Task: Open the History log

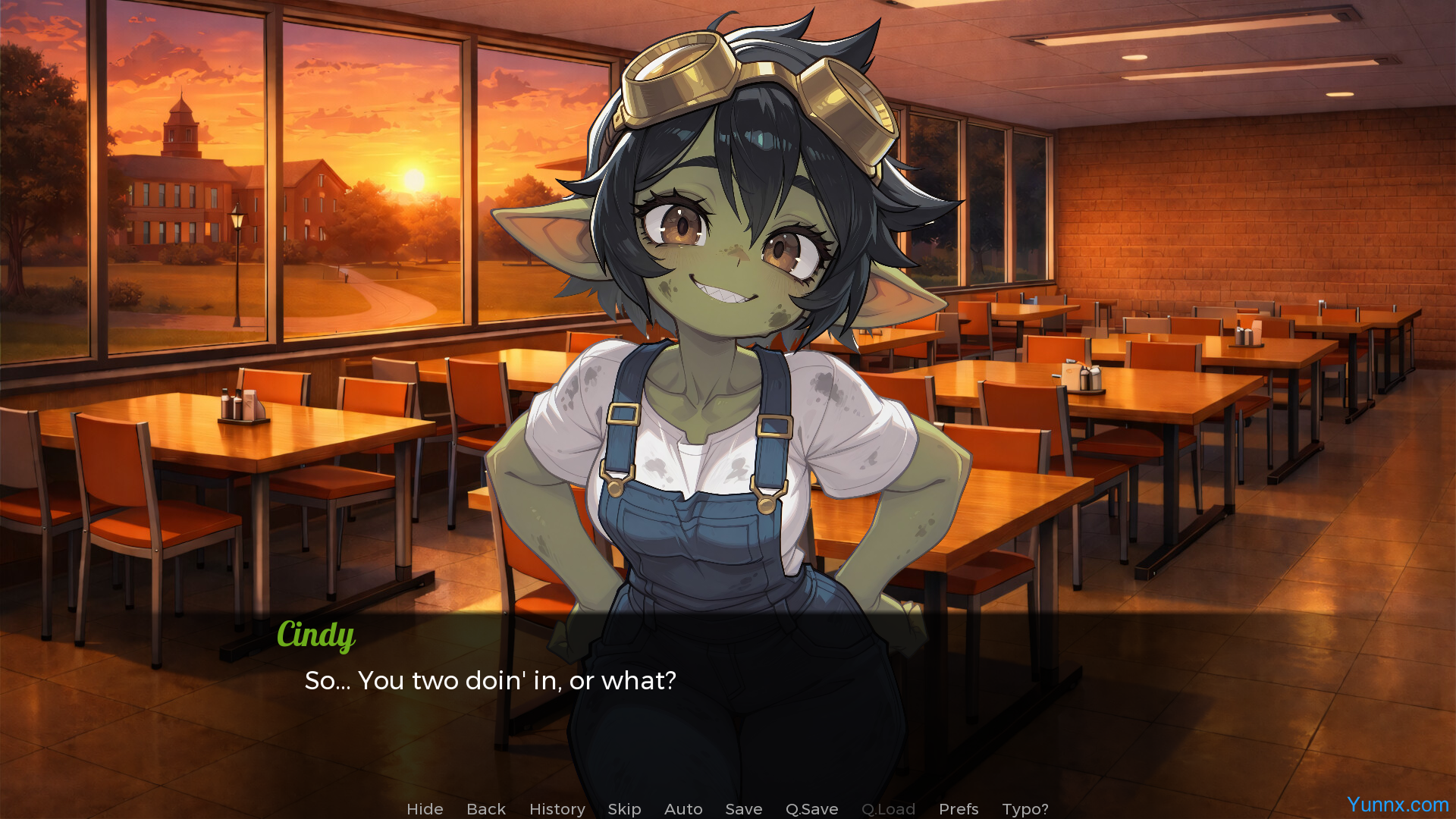Action: coord(557,809)
